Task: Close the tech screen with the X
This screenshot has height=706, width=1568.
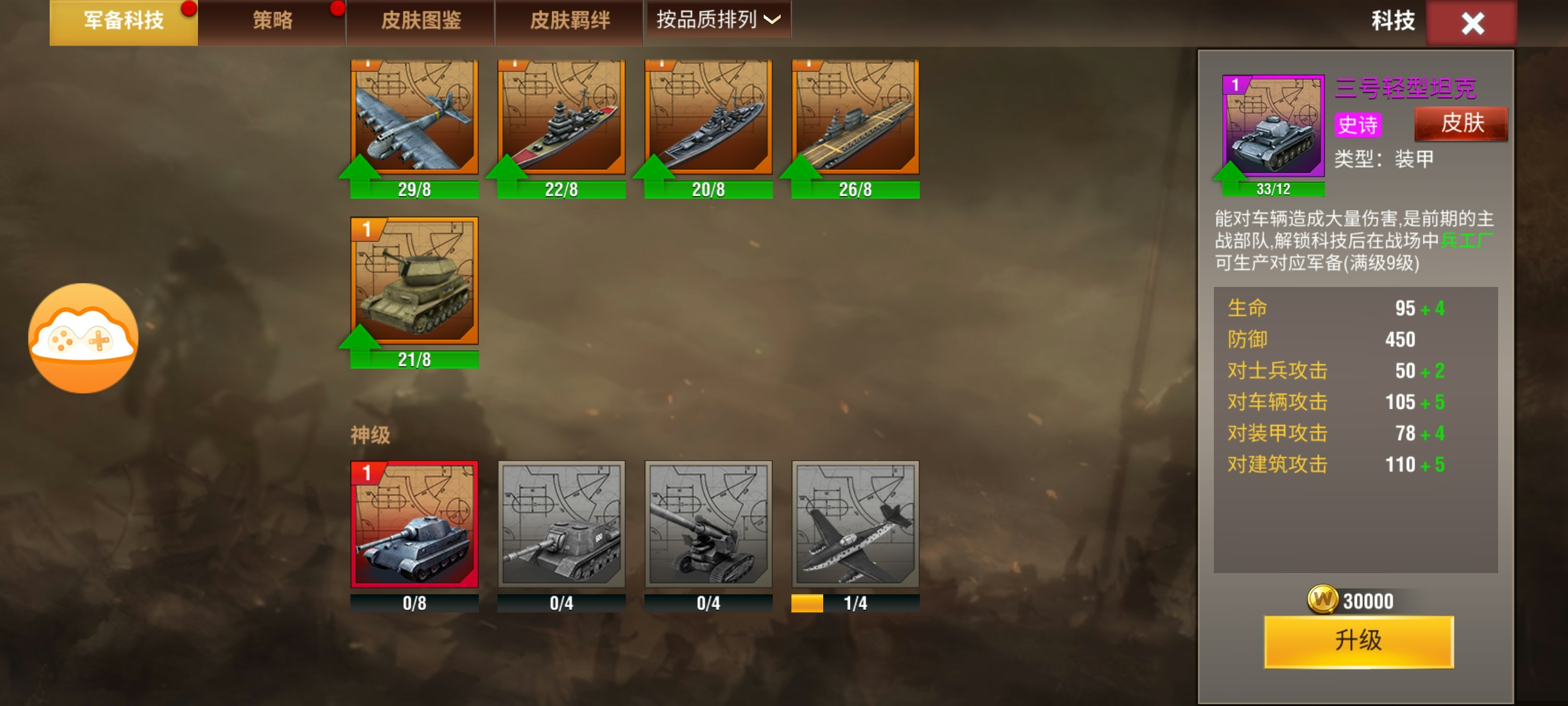Action: click(x=1472, y=24)
